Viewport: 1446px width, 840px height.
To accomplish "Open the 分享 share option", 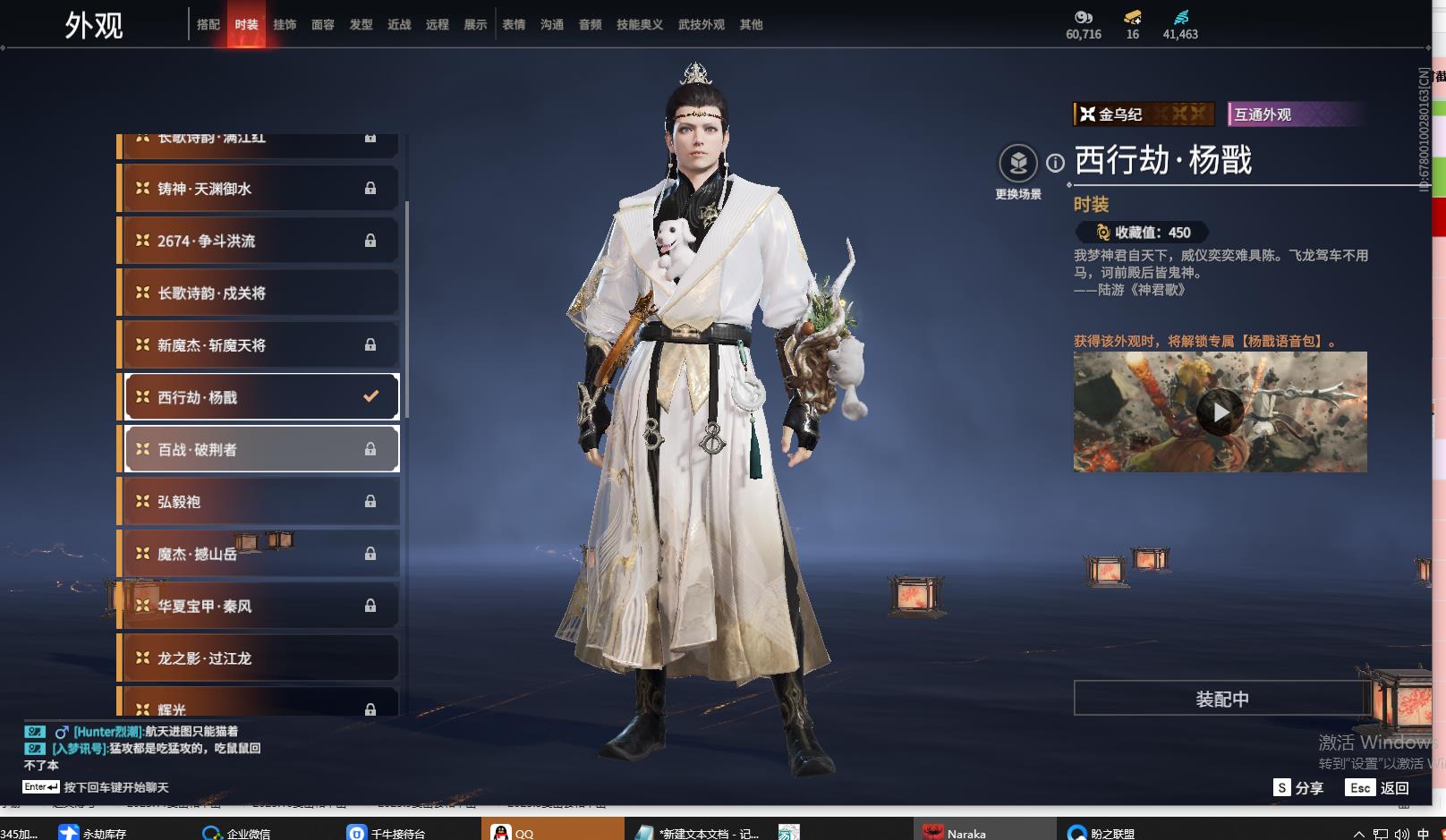I will (1298, 788).
